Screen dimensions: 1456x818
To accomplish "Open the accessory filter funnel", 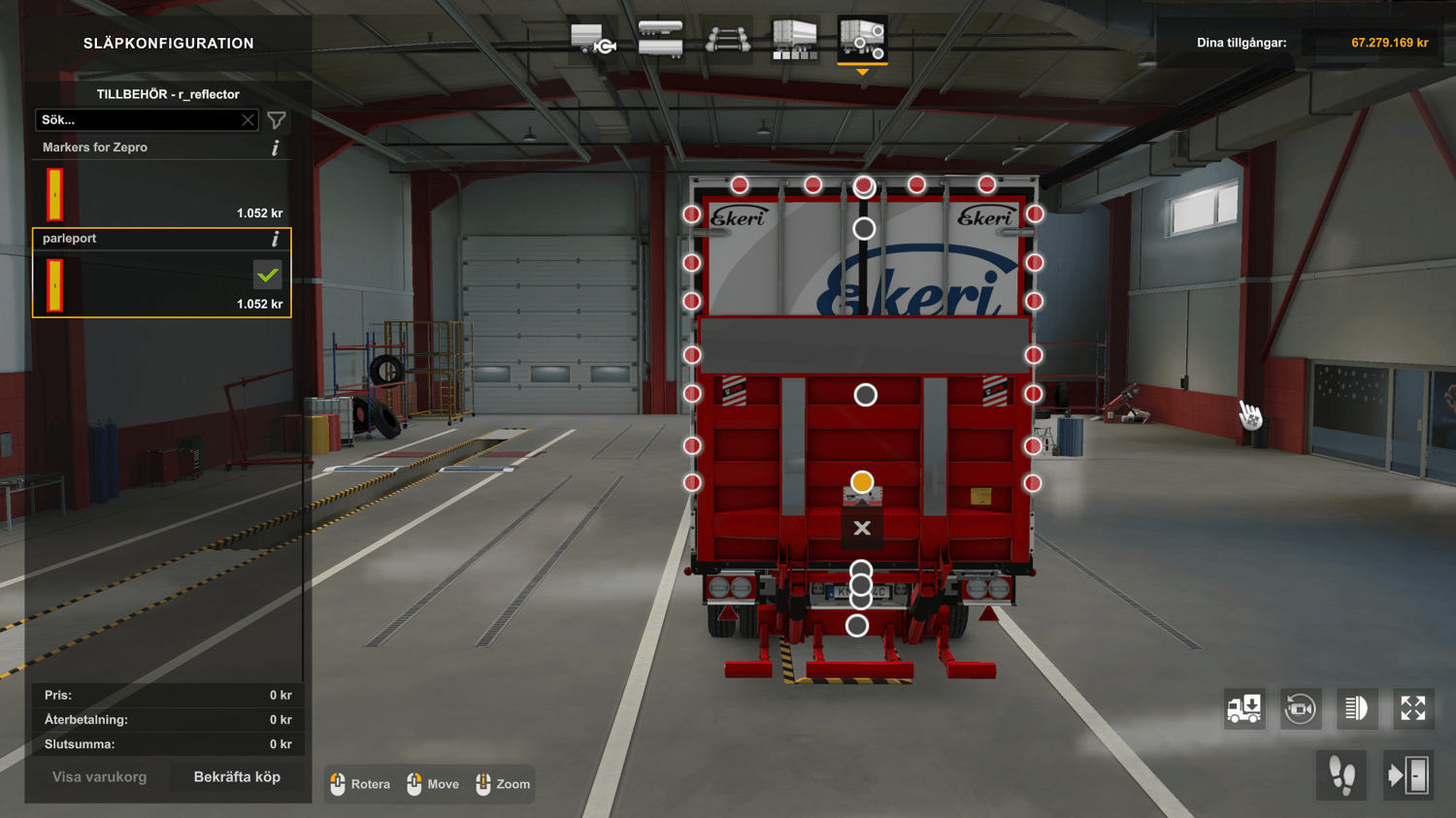I will point(277,120).
